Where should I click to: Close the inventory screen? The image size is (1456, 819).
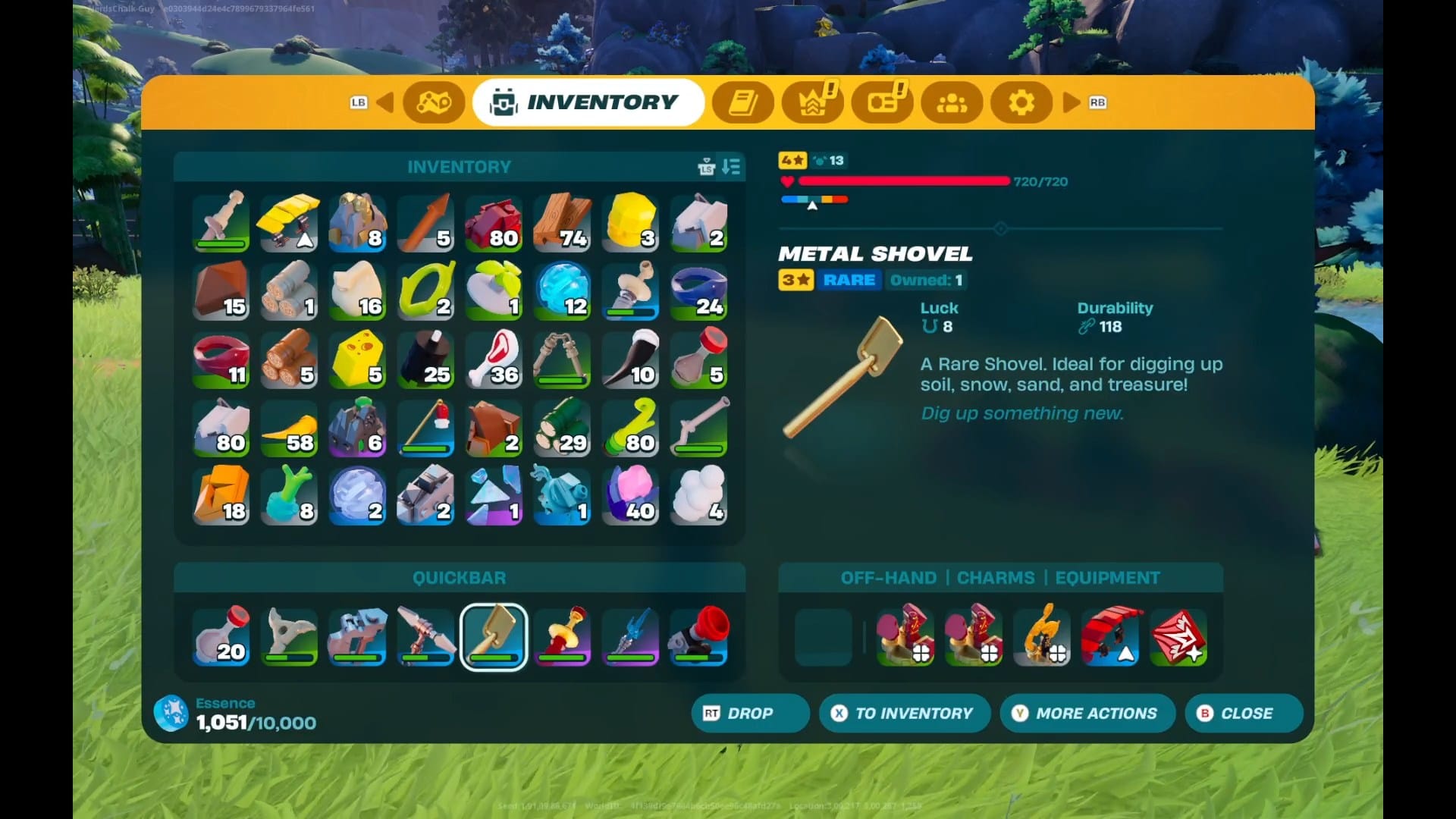[1244, 714]
